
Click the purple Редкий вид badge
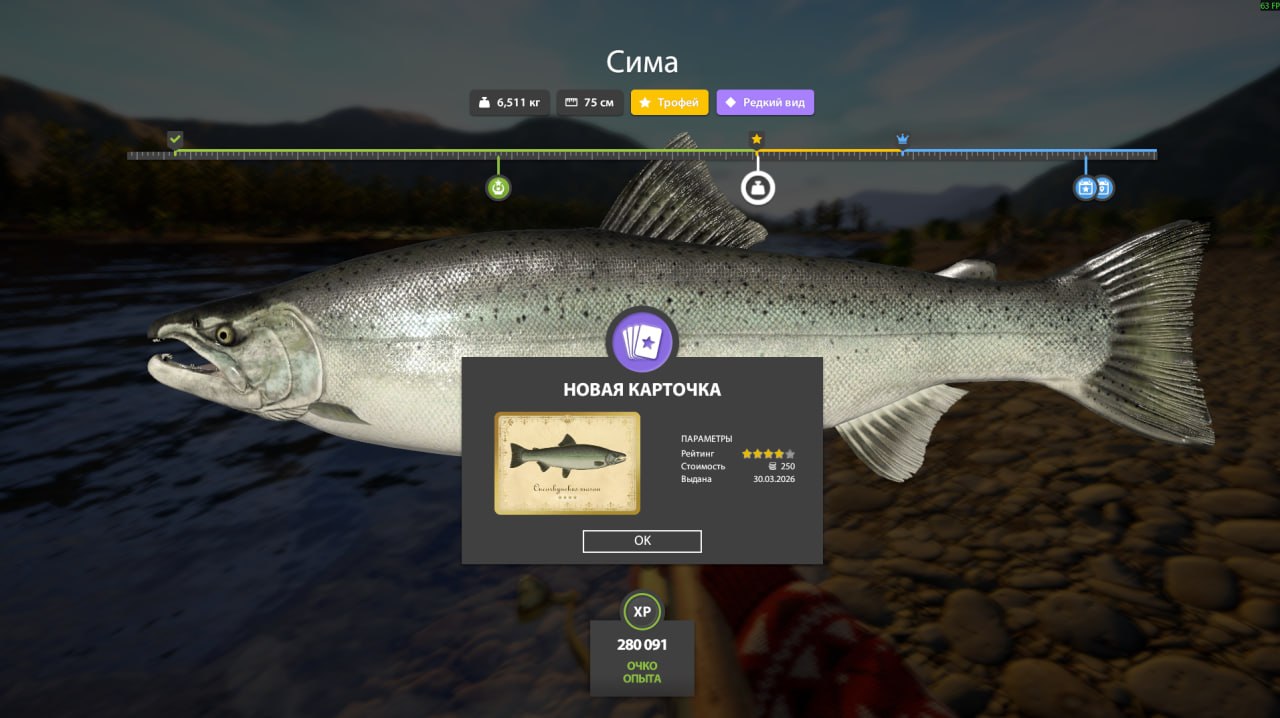coord(765,102)
